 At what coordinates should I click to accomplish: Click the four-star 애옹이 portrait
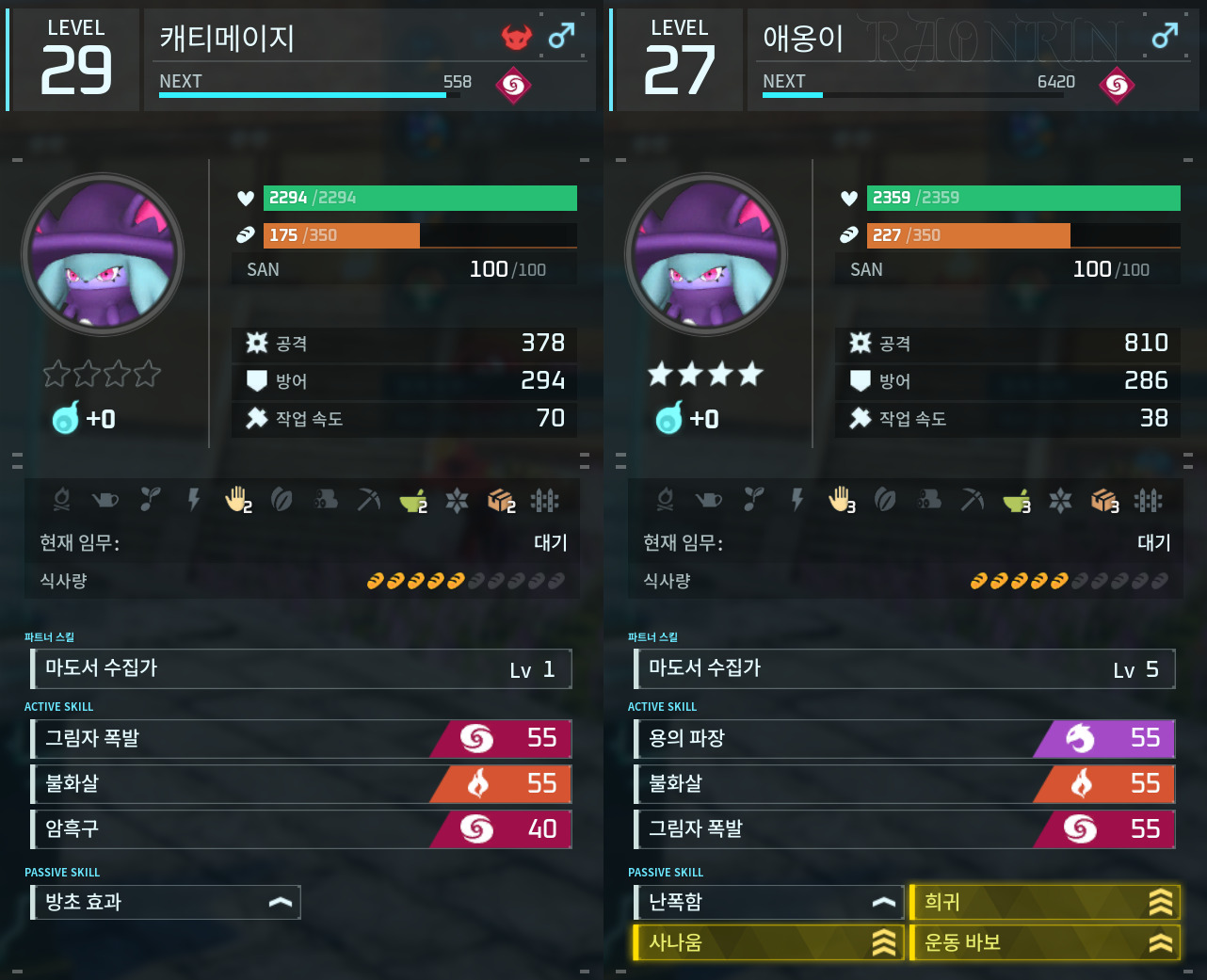click(x=706, y=254)
